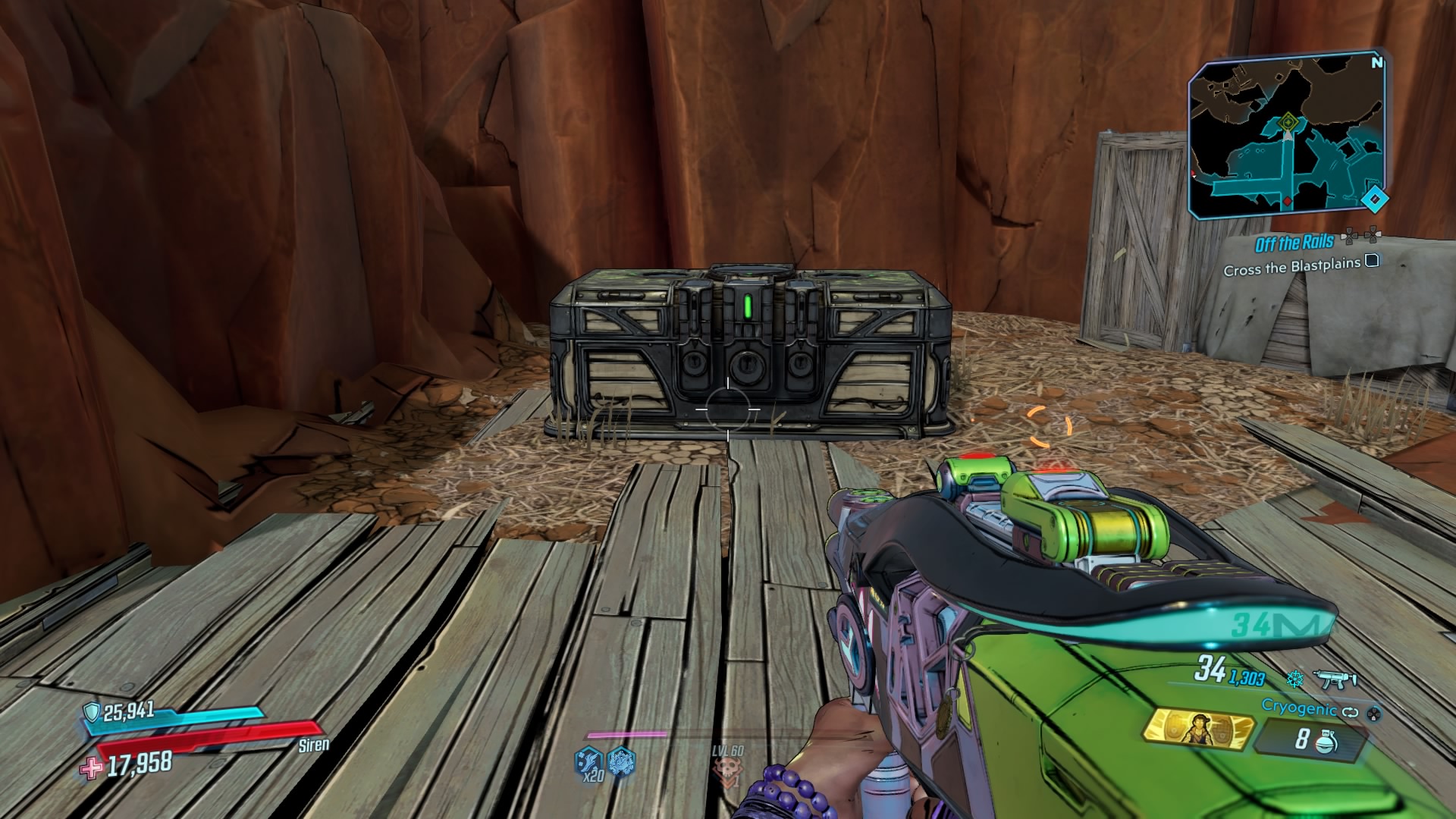
Task: Click the golden action skill portrait
Action: click(1198, 730)
